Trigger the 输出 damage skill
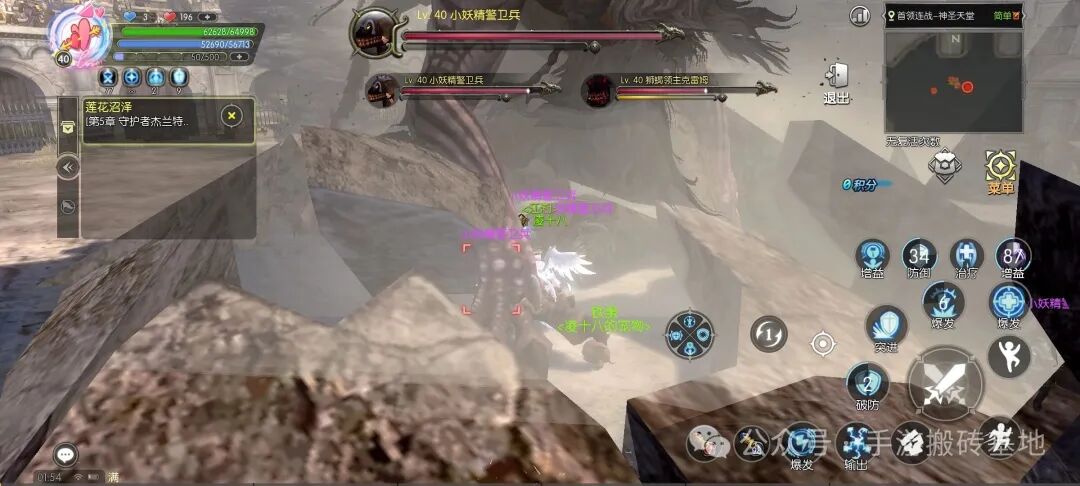Viewport: 1080px width, 486px height. (x=856, y=441)
